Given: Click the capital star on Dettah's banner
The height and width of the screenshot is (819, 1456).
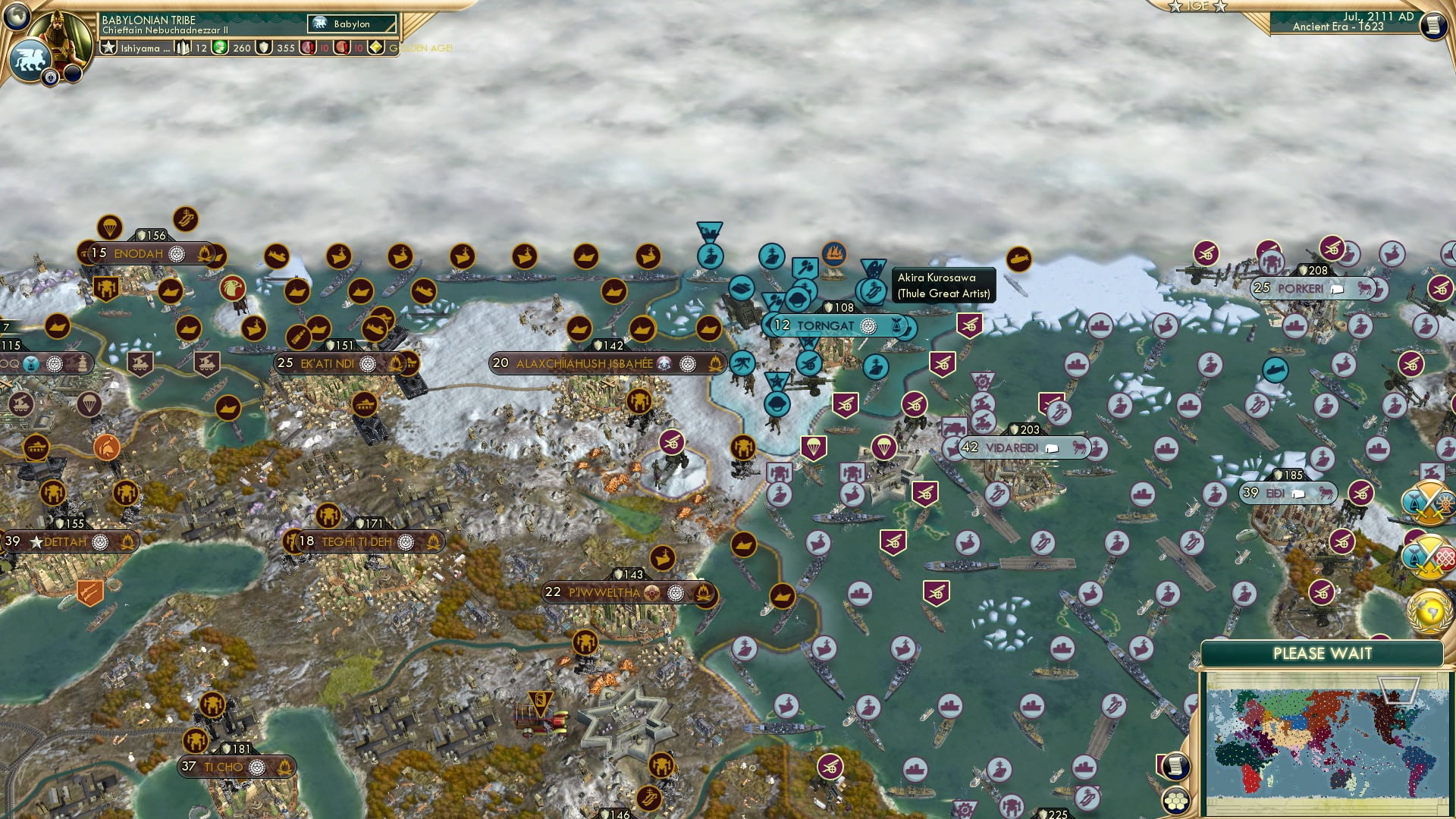Looking at the screenshot, I should coord(36,542).
